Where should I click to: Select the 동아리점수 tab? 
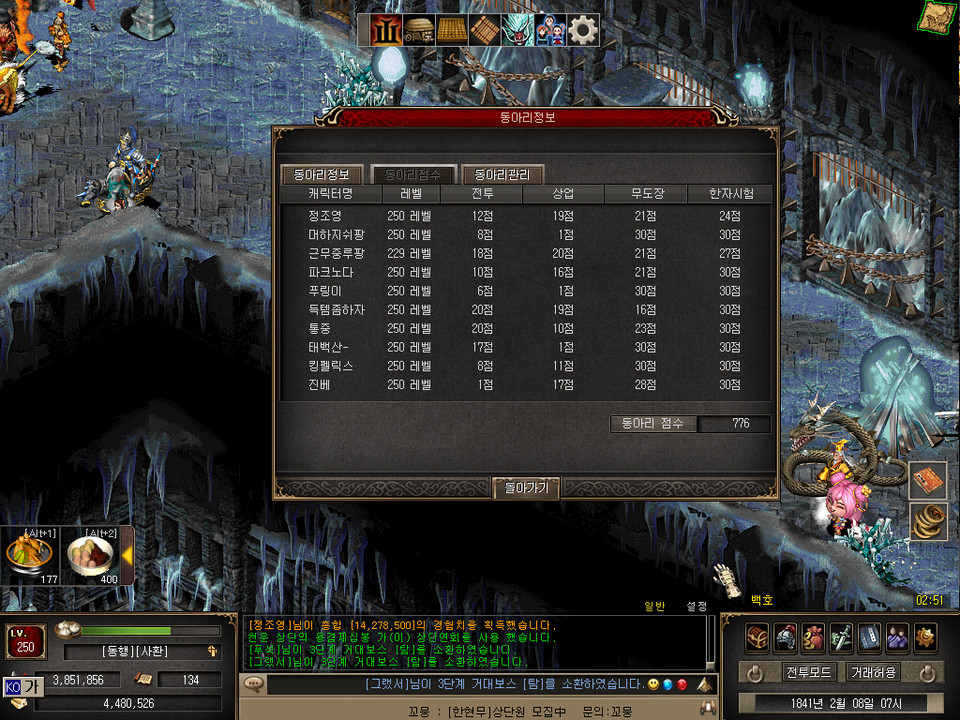pos(413,174)
